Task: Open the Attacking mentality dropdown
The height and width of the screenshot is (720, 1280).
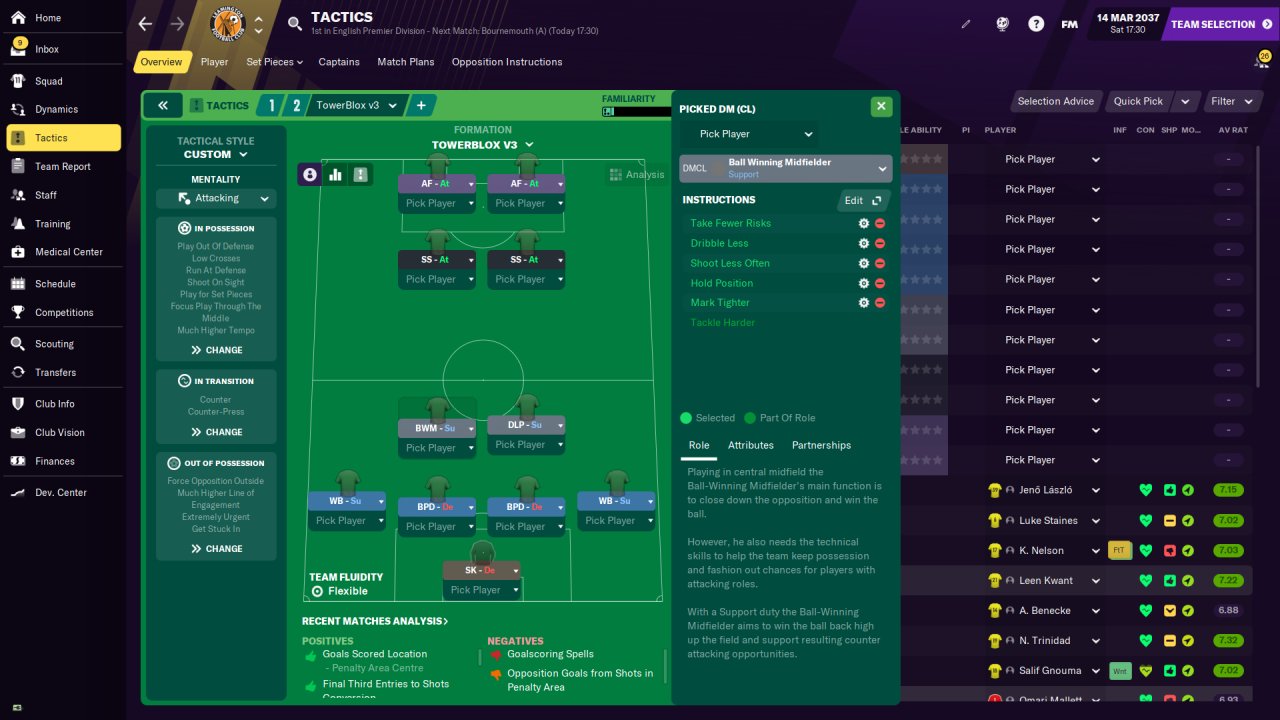Action: click(216, 198)
